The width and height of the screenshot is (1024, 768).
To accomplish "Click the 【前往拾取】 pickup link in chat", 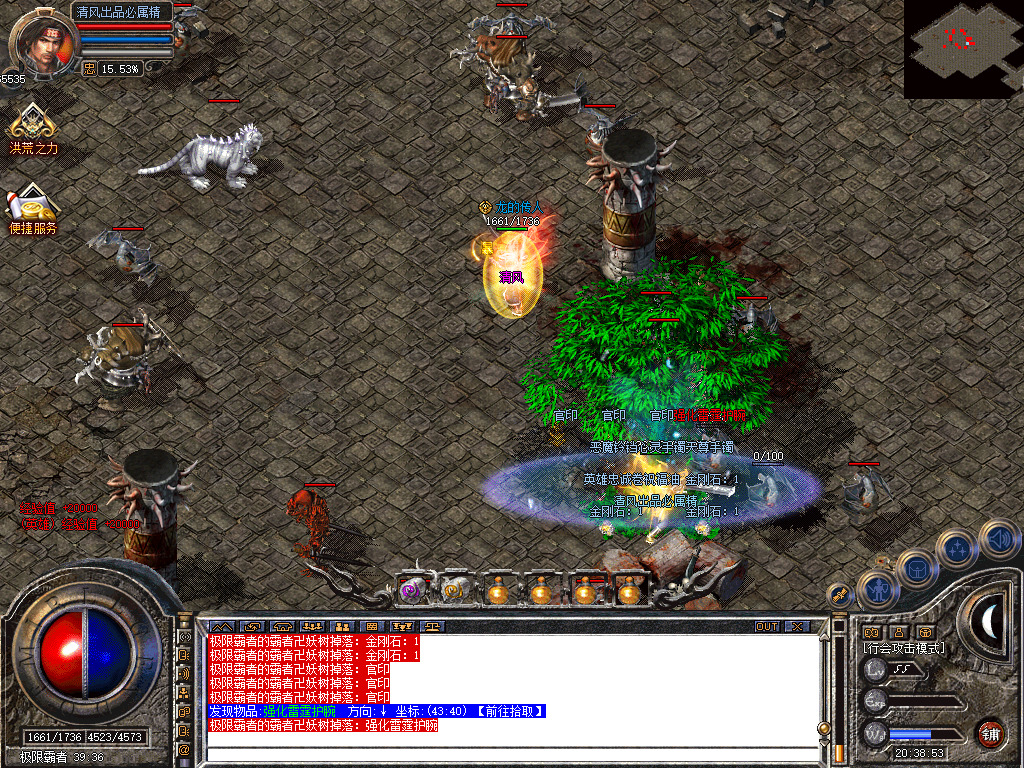I will [510, 711].
